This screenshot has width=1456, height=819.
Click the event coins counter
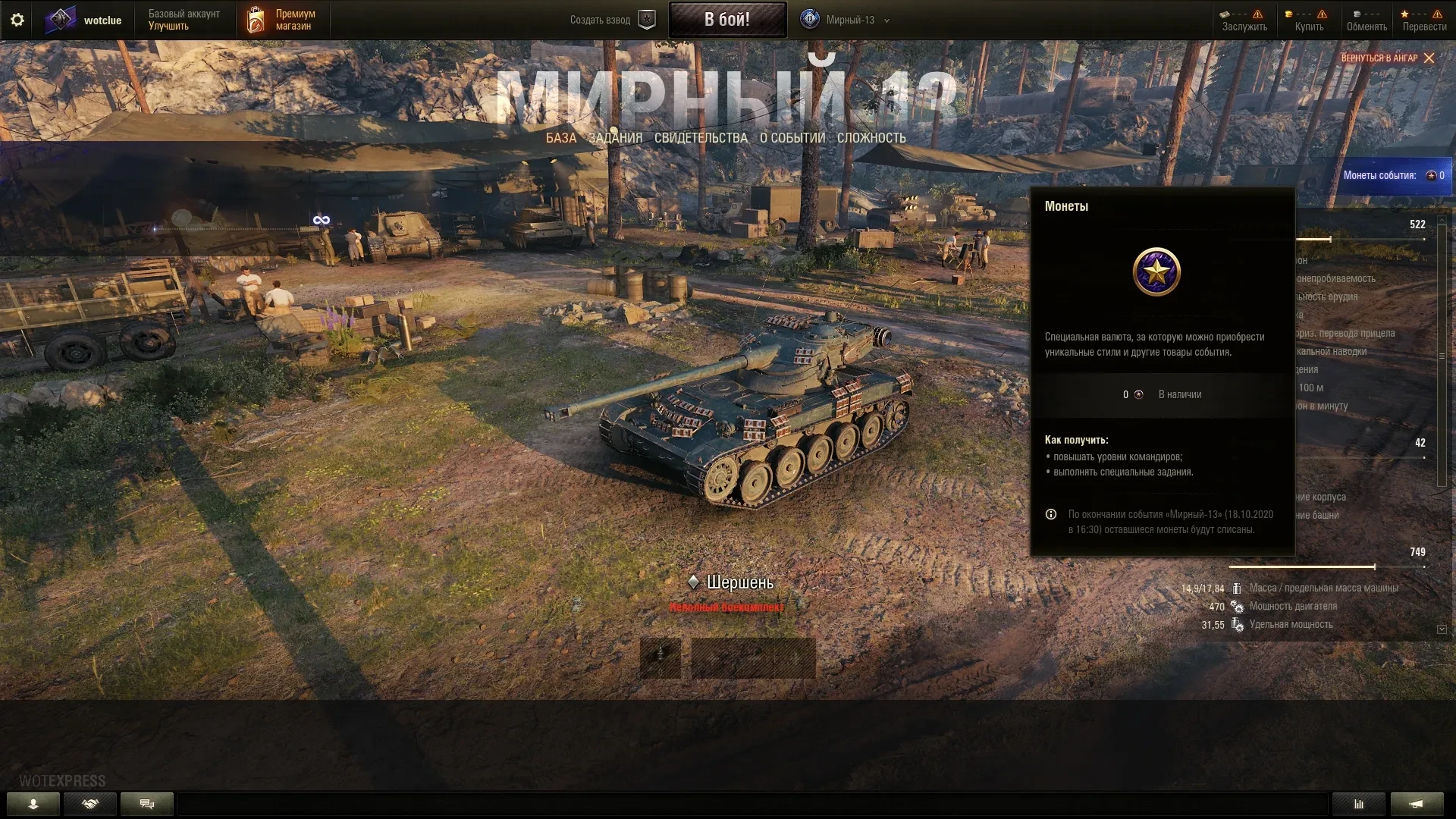1394,175
